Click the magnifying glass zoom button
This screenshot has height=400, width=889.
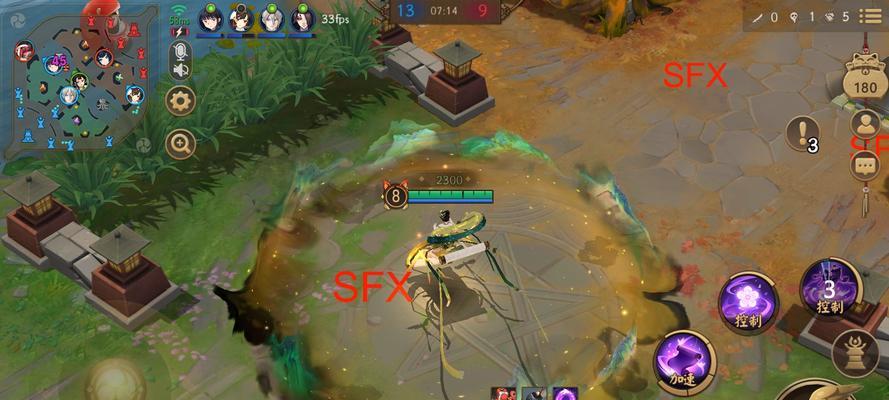[180, 144]
